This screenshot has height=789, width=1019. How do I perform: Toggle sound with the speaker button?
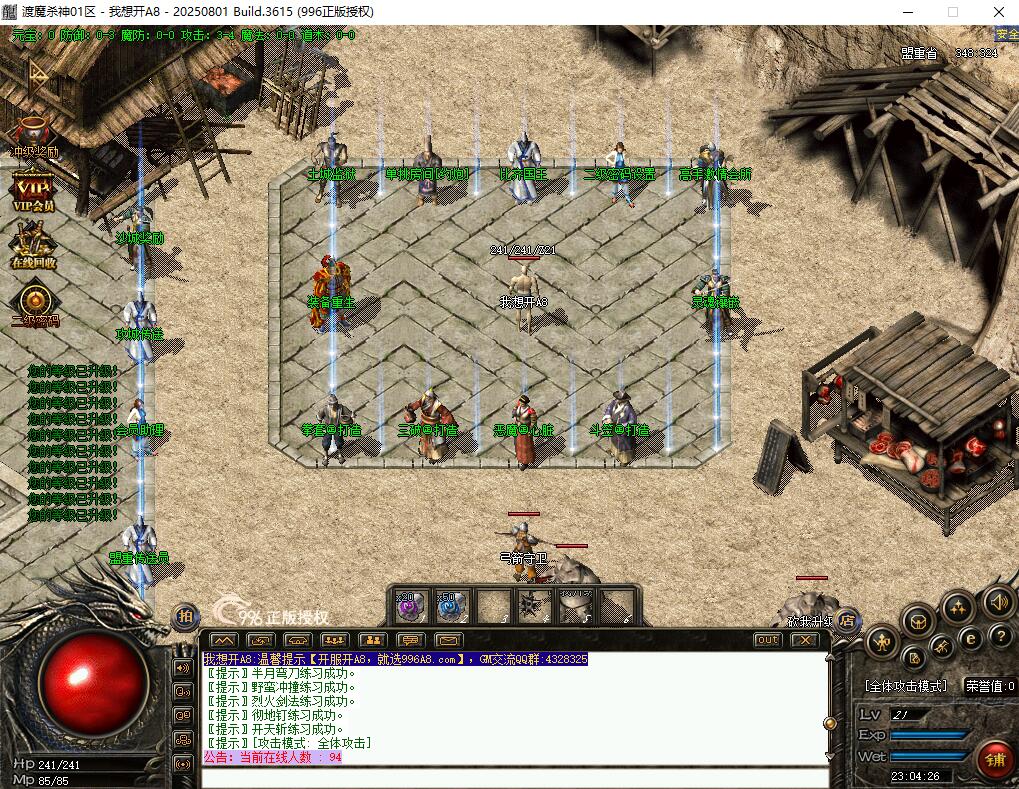996,601
